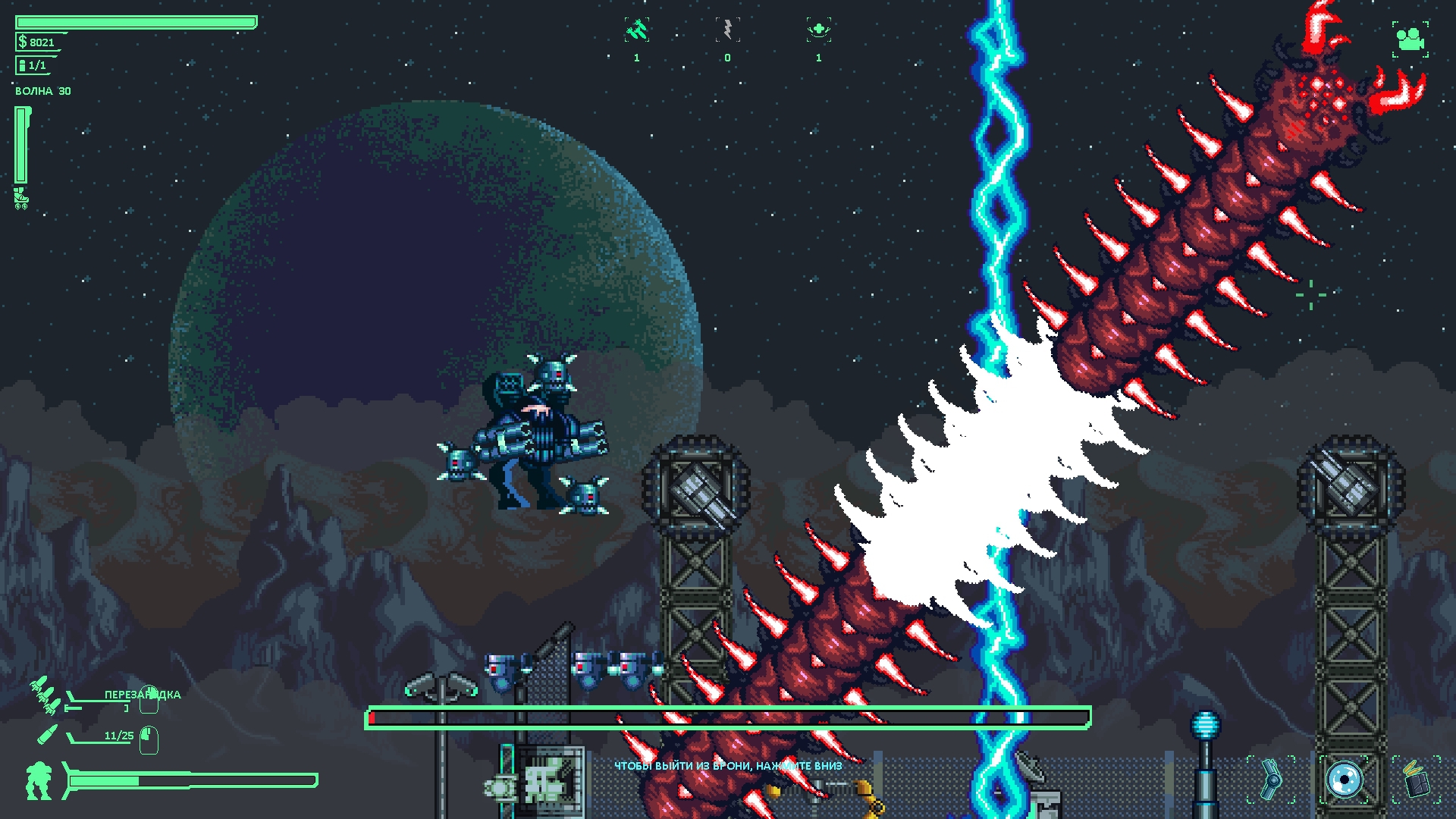
Task: Activate the lightning strike ability icon
Action: tap(726, 28)
